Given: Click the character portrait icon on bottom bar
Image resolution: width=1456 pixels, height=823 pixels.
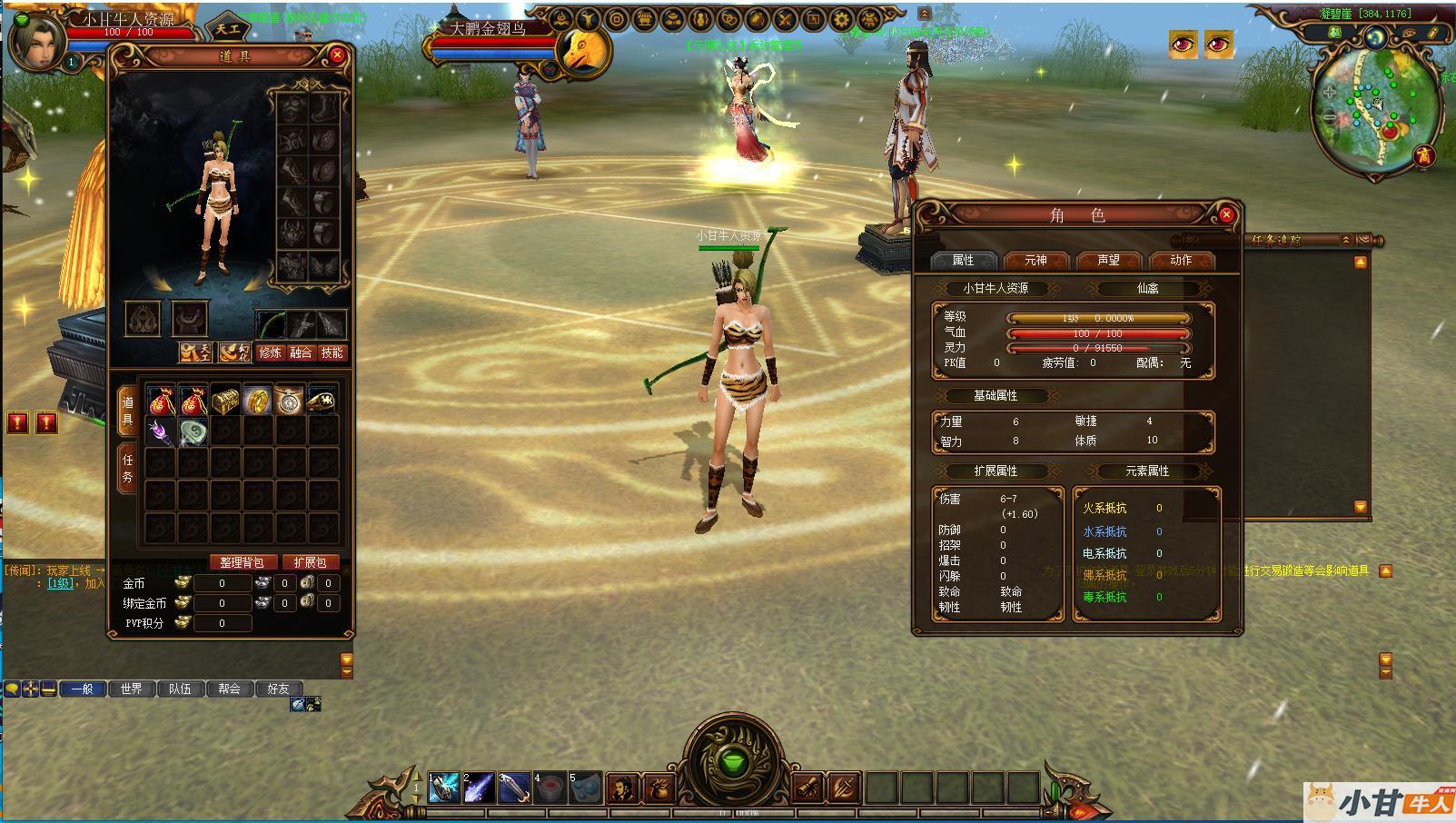Looking at the screenshot, I should (622, 788).
